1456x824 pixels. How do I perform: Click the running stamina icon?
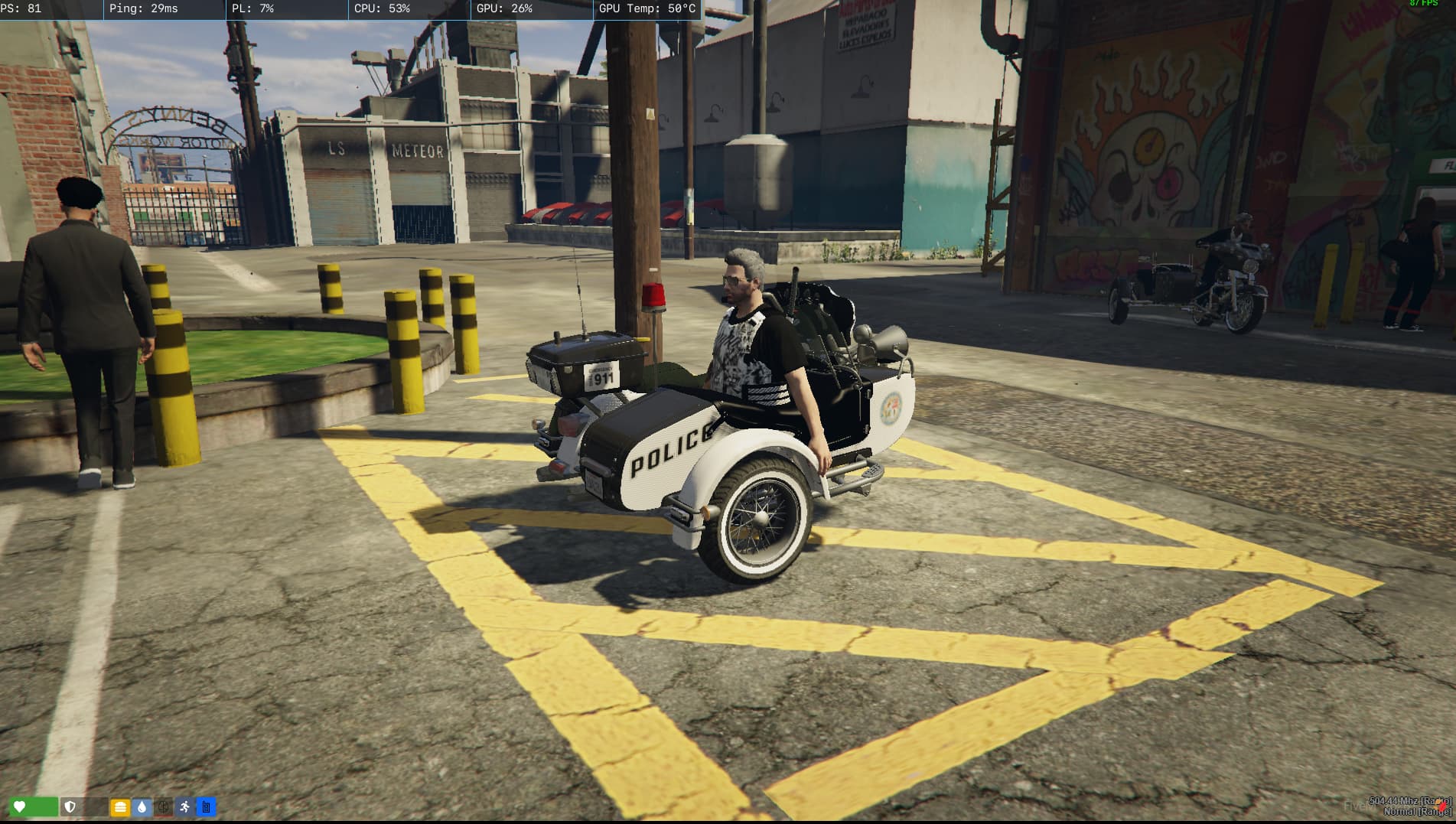tap(184, 806)
